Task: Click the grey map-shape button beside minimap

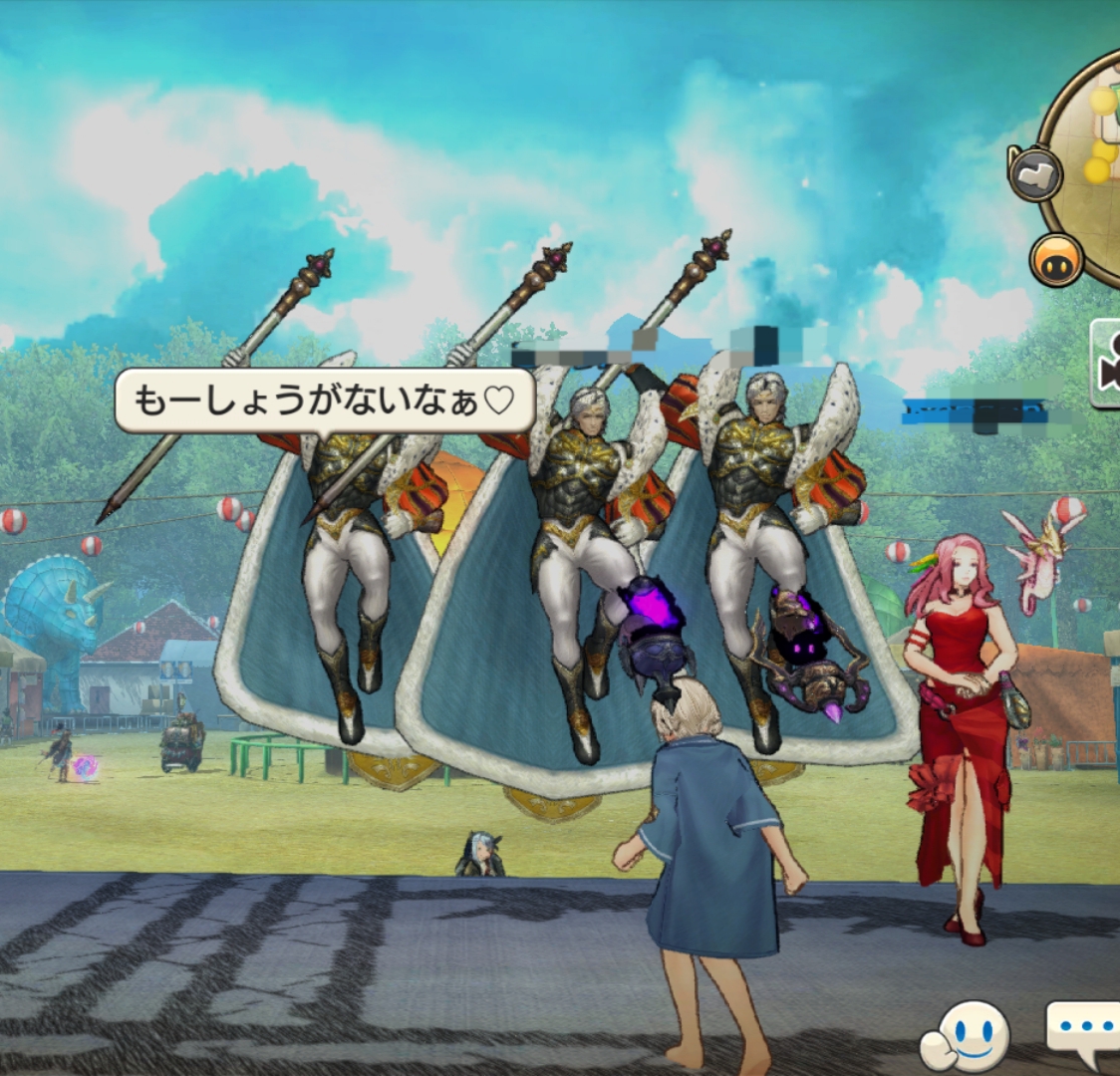Action: point(1035,174)
